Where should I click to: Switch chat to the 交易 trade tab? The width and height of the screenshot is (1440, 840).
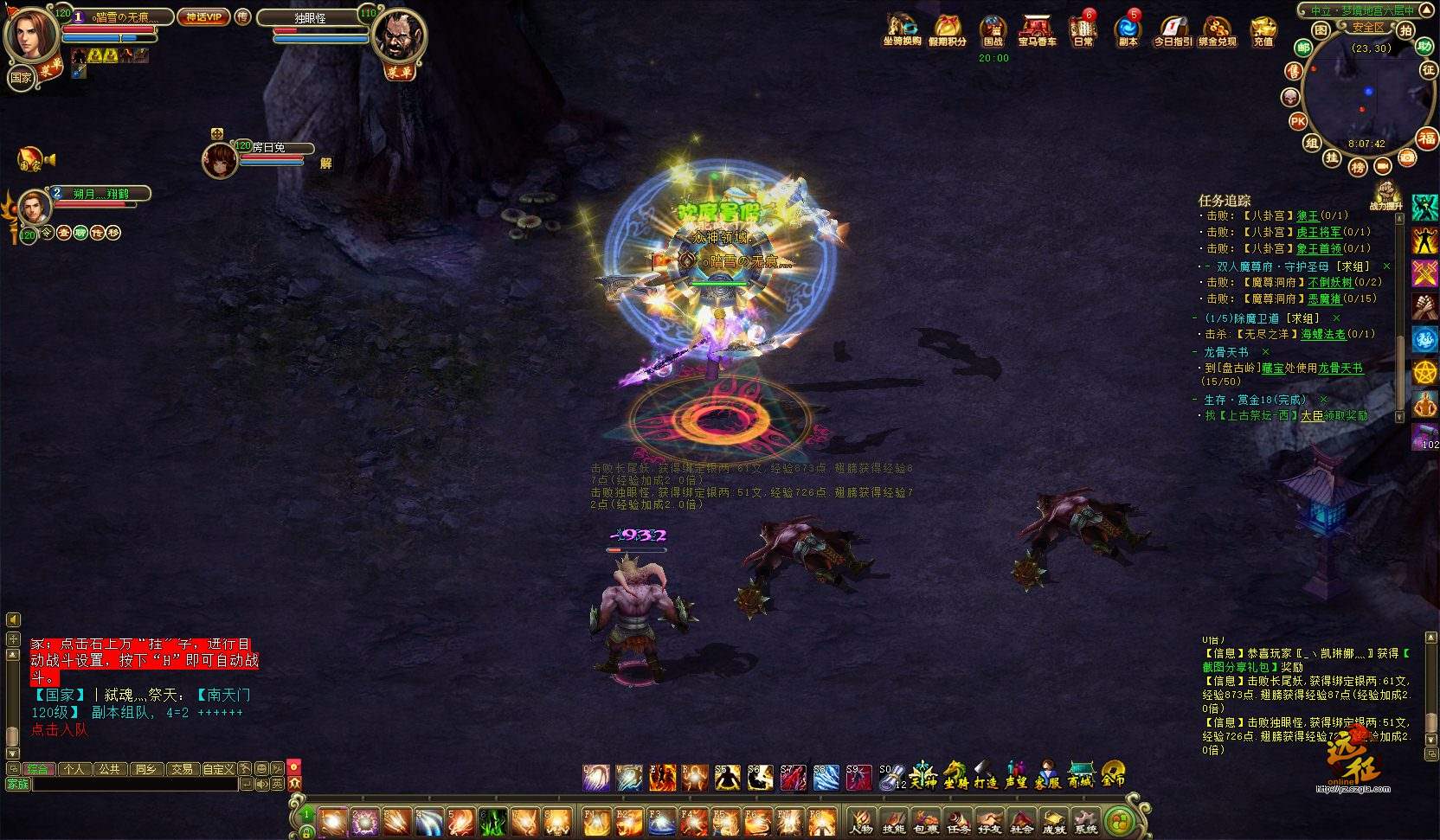coord(181,769)
